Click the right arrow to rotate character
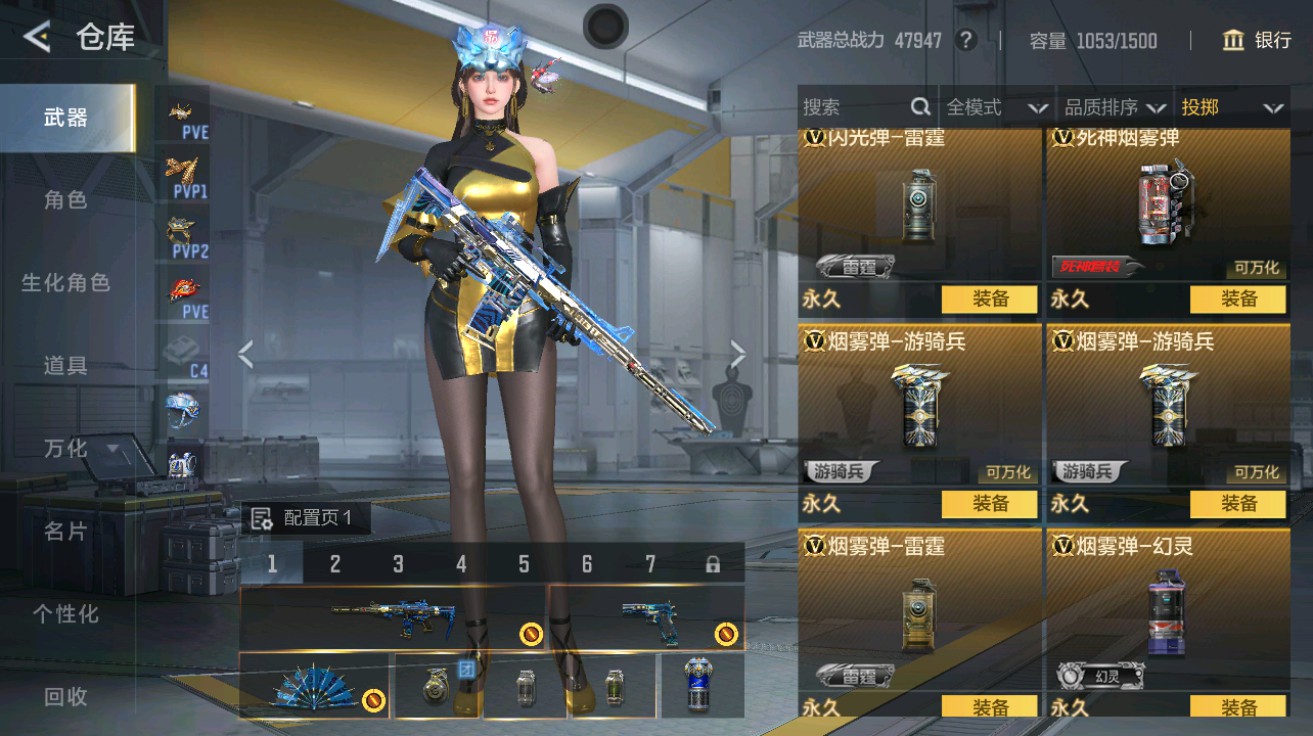 point(740,354)
